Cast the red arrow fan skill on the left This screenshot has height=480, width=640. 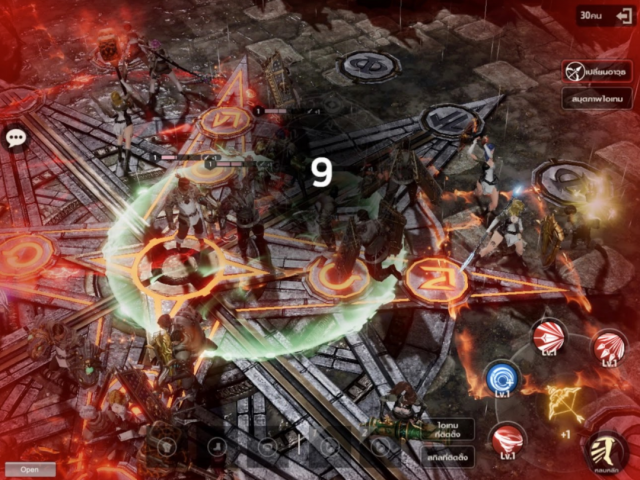[549, 336]
